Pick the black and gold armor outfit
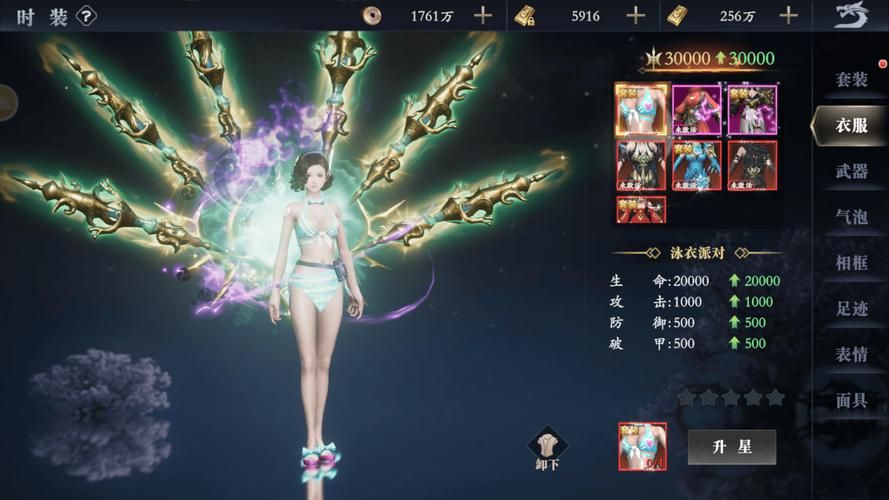 [x=639, y=164]
